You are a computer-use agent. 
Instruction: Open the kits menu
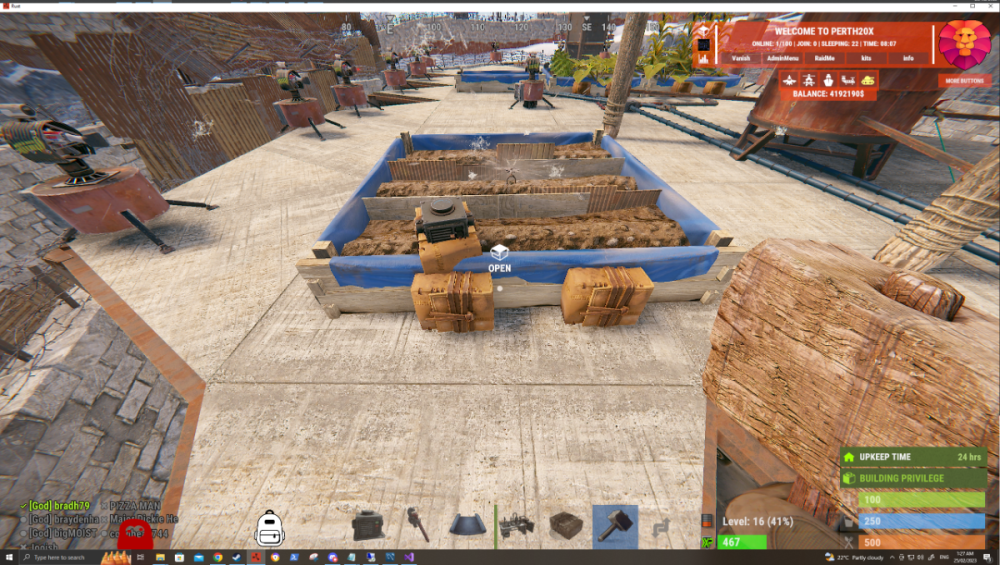[x=866, y=59]
